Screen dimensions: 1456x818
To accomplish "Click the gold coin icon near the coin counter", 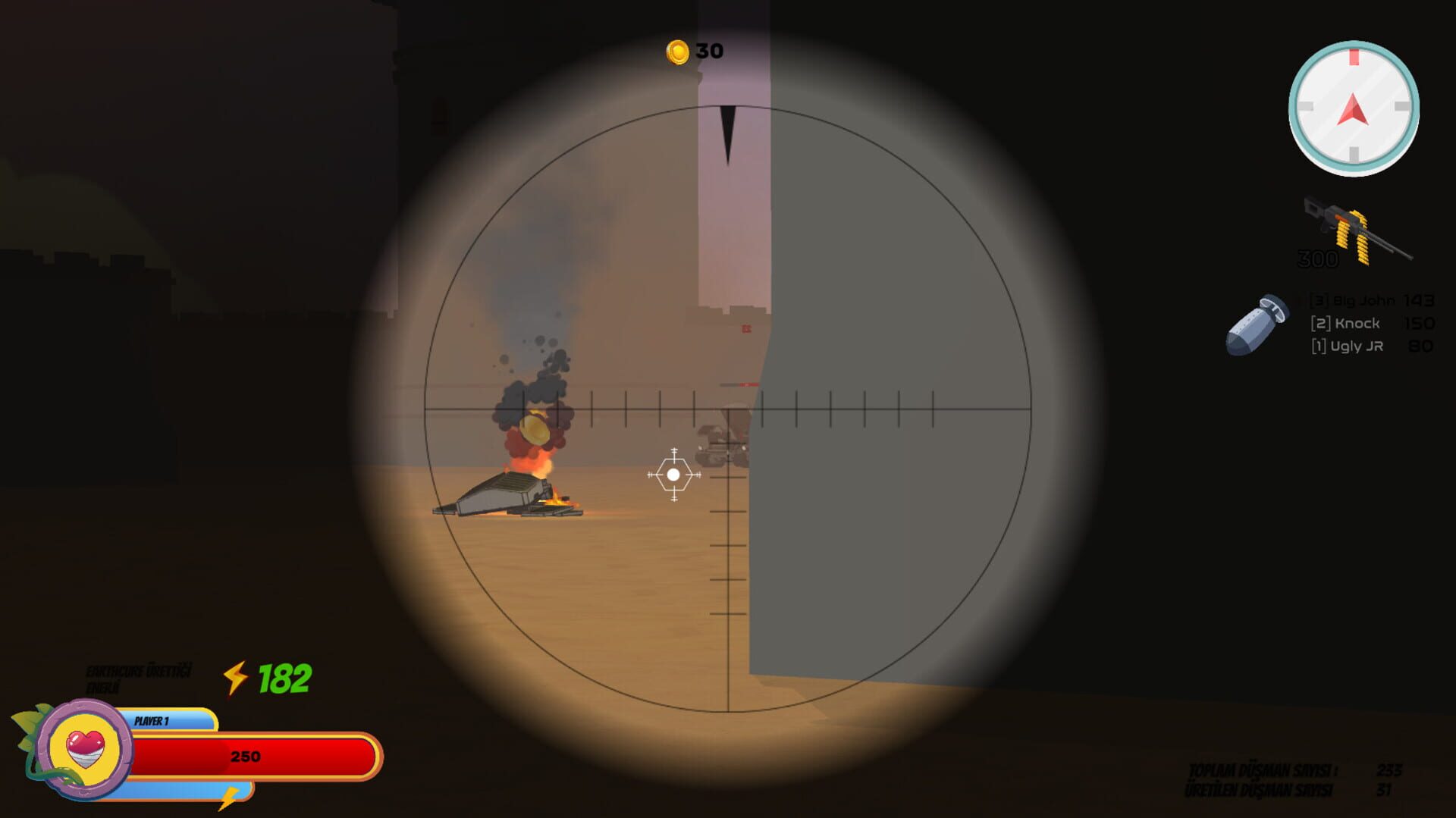I will click(x=679, y=52).
